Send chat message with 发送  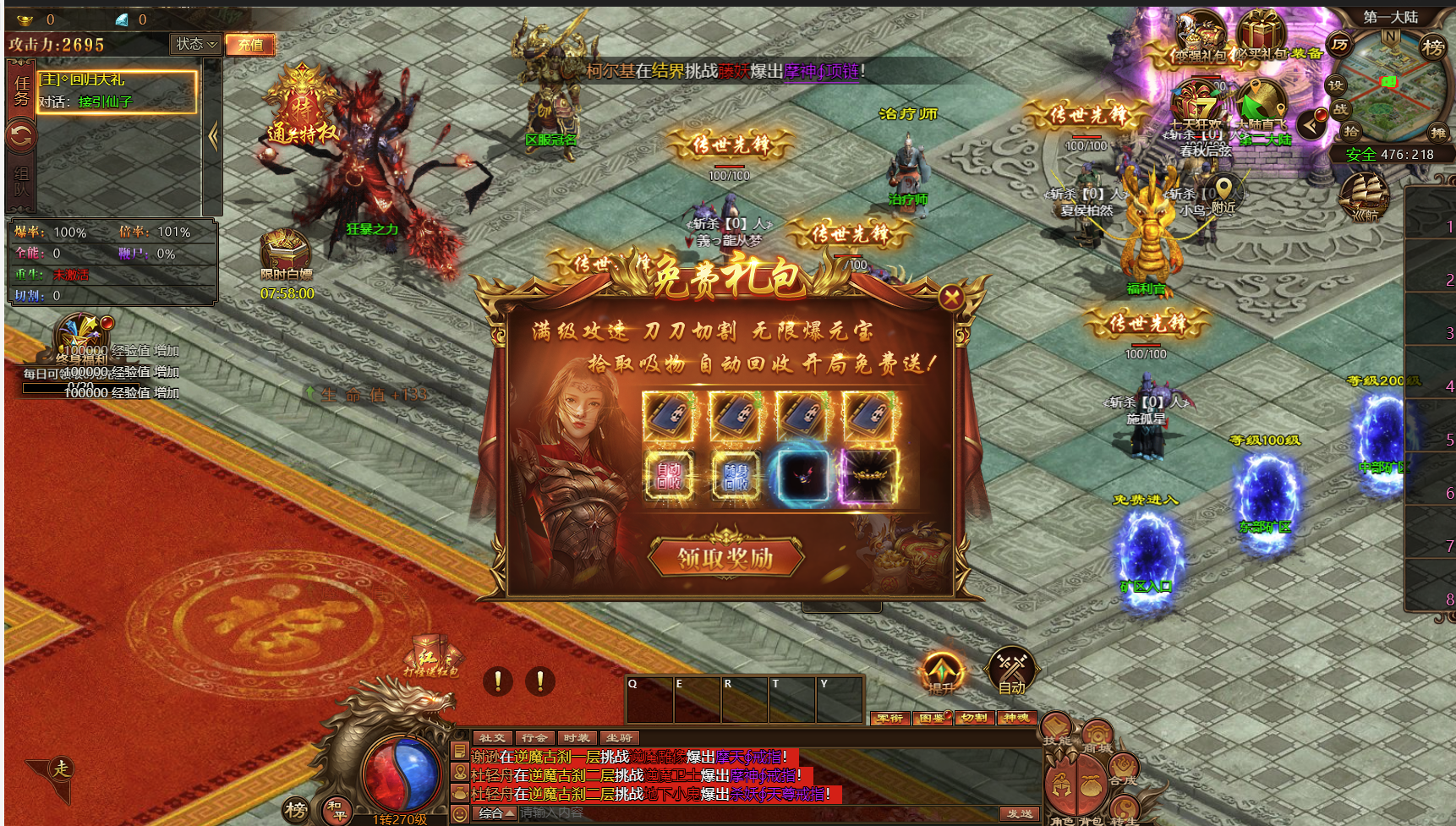click(x=1020, y=813)
